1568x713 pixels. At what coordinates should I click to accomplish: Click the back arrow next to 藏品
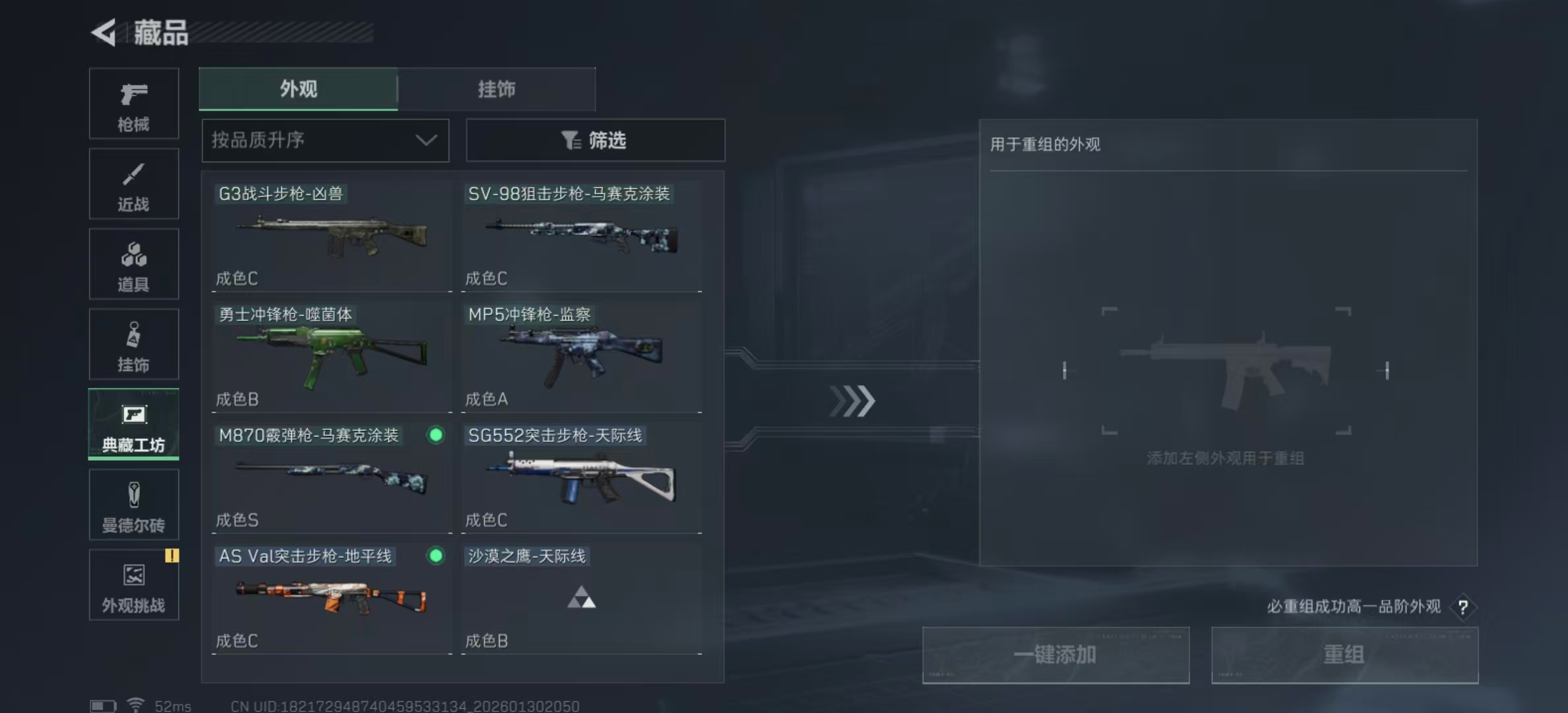[104, 33]
